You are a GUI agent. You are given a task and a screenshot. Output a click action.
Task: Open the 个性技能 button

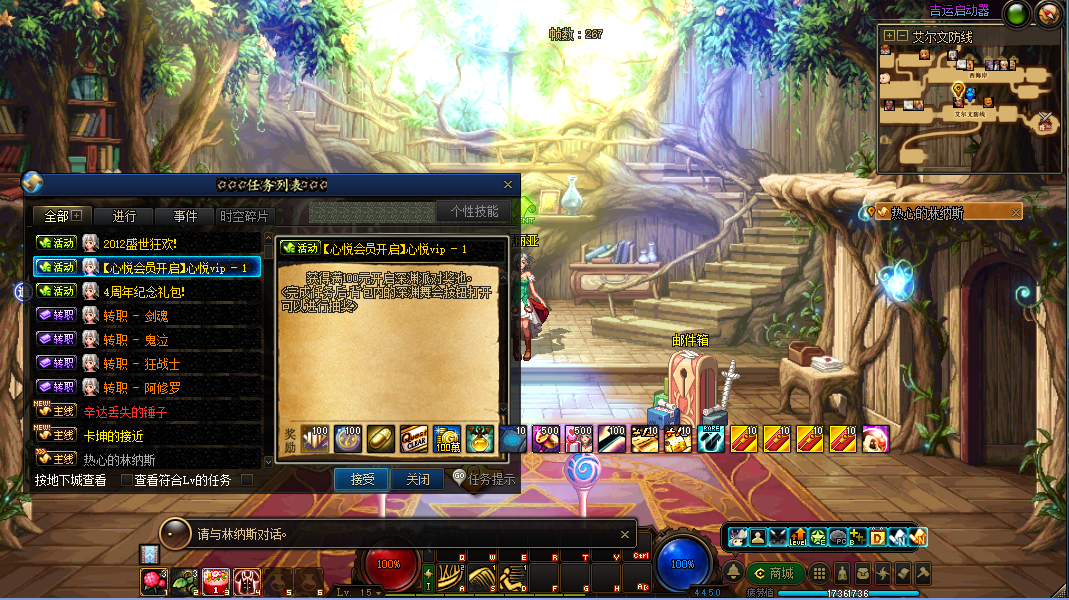click(474, 211)
